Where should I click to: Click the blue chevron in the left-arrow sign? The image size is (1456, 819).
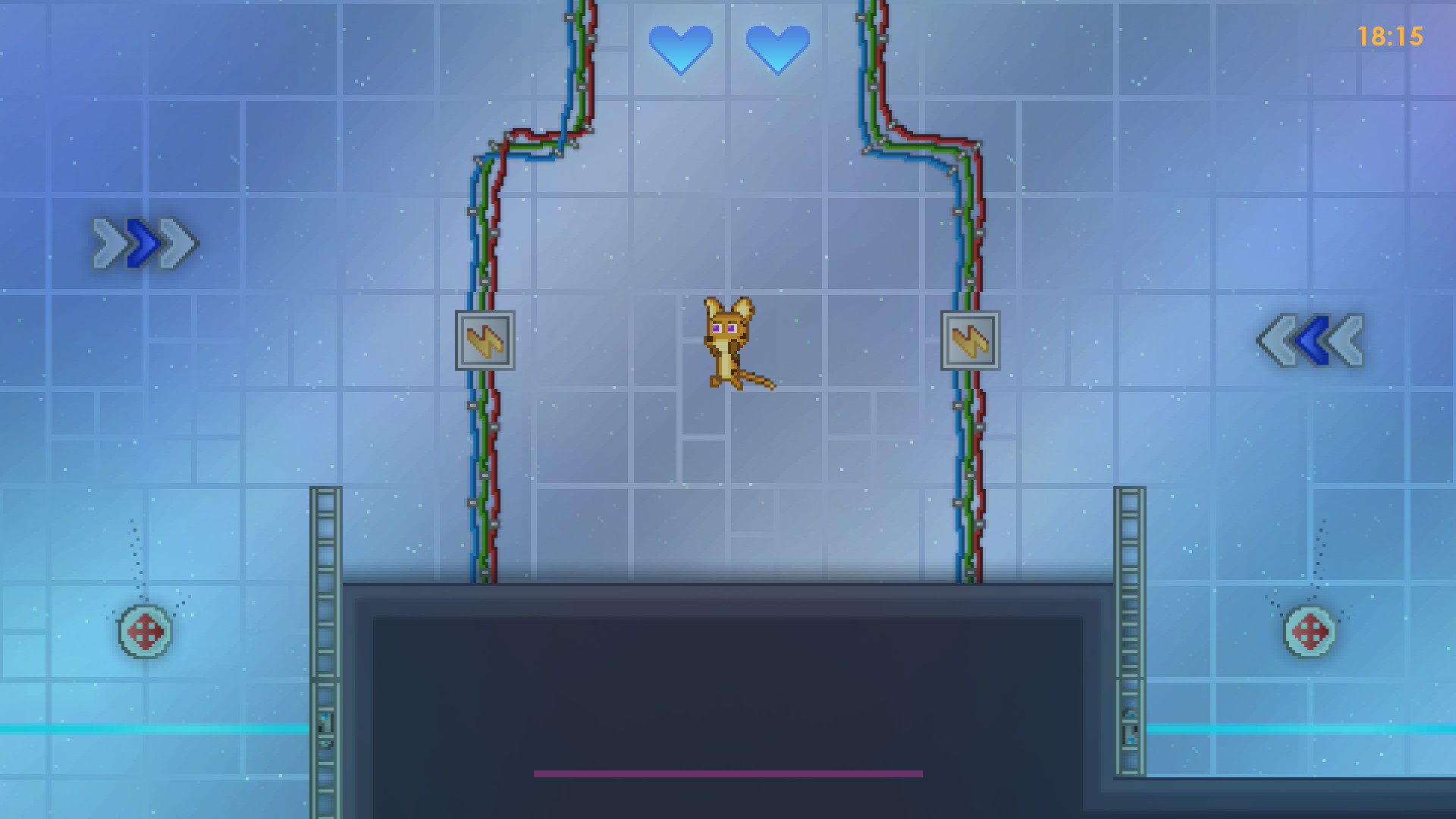pyautogui.click(x=1311, y=341)
